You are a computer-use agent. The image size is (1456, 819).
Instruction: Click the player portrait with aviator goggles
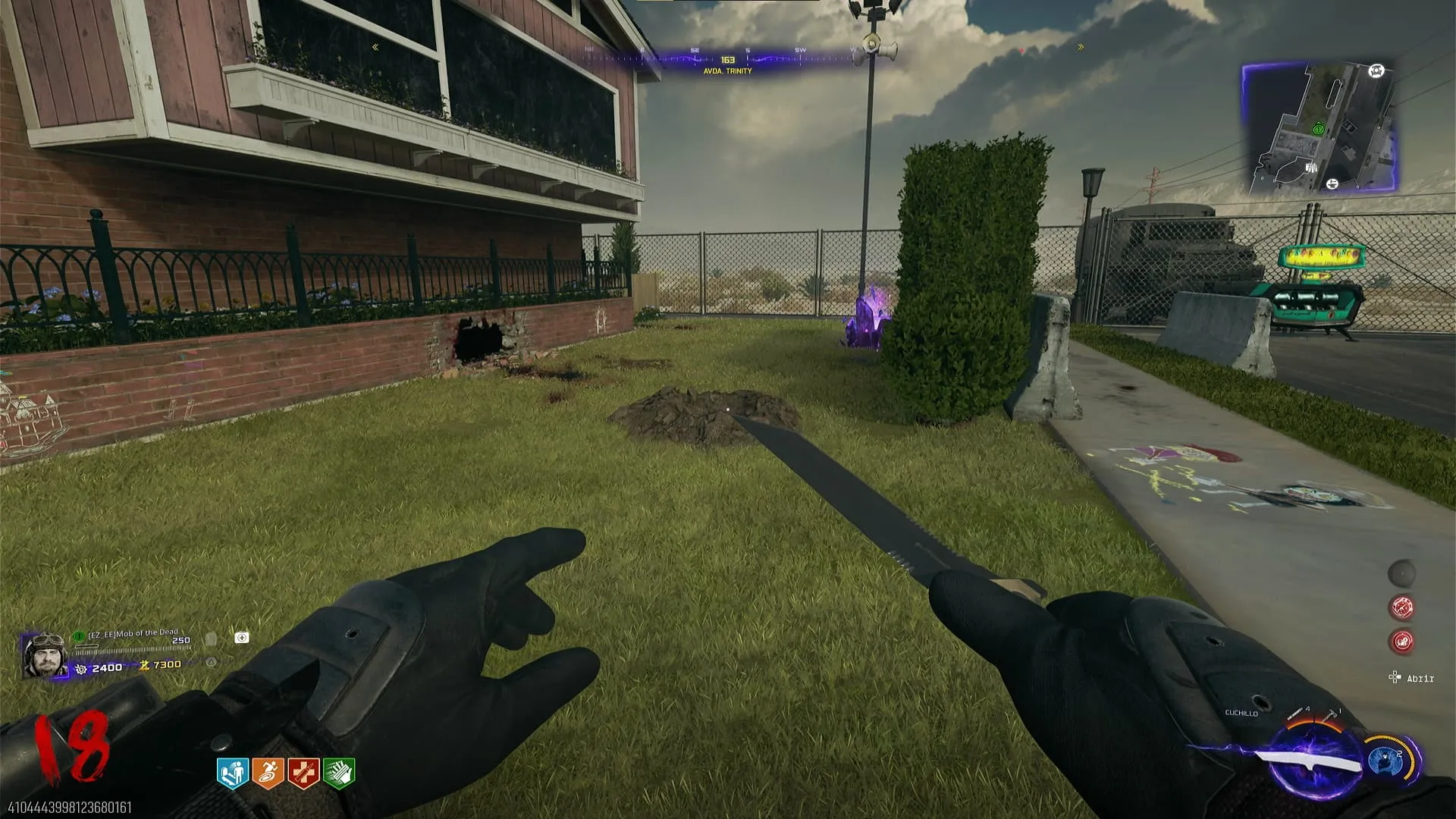(x=45, y=655)
